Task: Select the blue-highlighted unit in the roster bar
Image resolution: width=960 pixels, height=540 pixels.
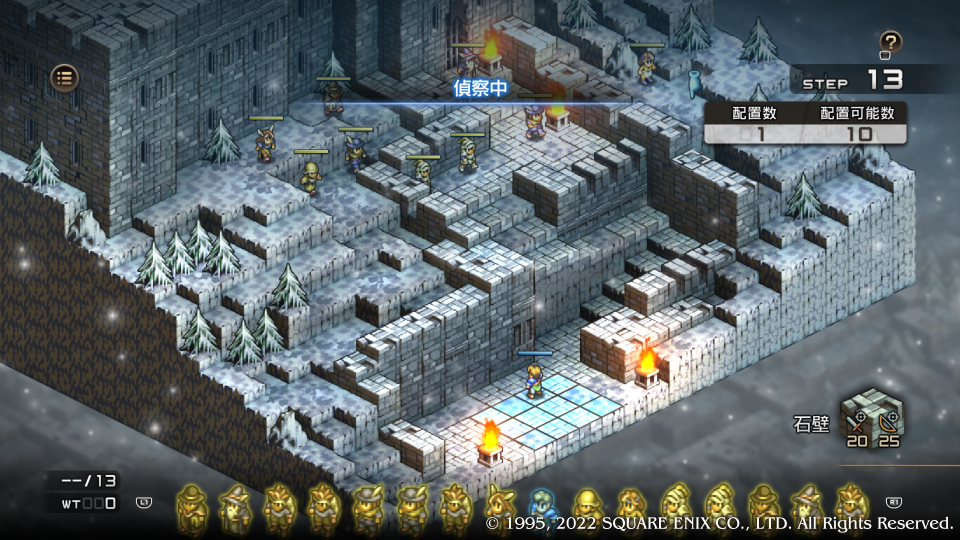Action: (543, 508)
